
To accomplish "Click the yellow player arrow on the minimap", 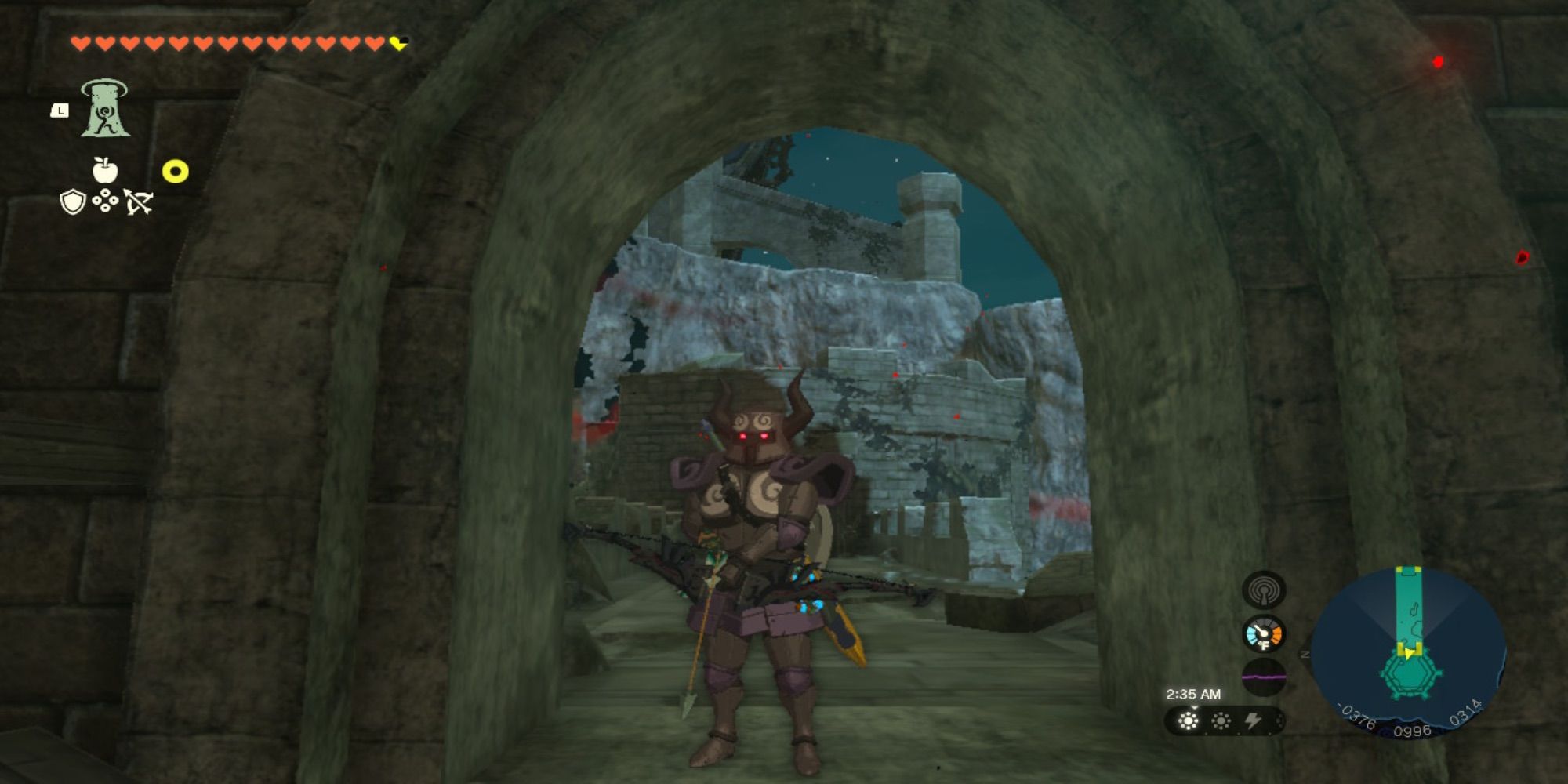I will pyautogui.click(x=1408, y=652).
